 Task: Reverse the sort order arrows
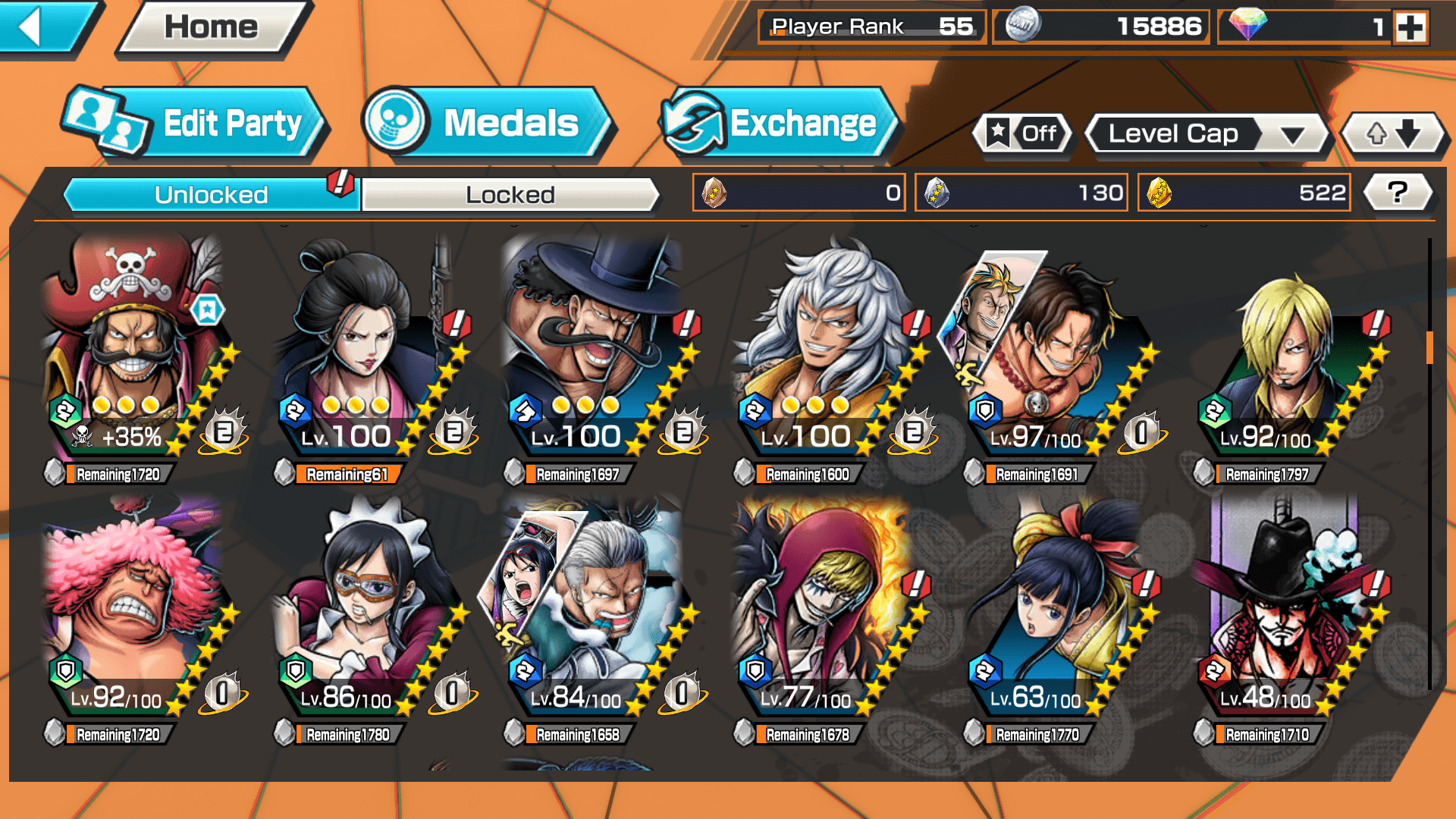tap(1393, 134)
